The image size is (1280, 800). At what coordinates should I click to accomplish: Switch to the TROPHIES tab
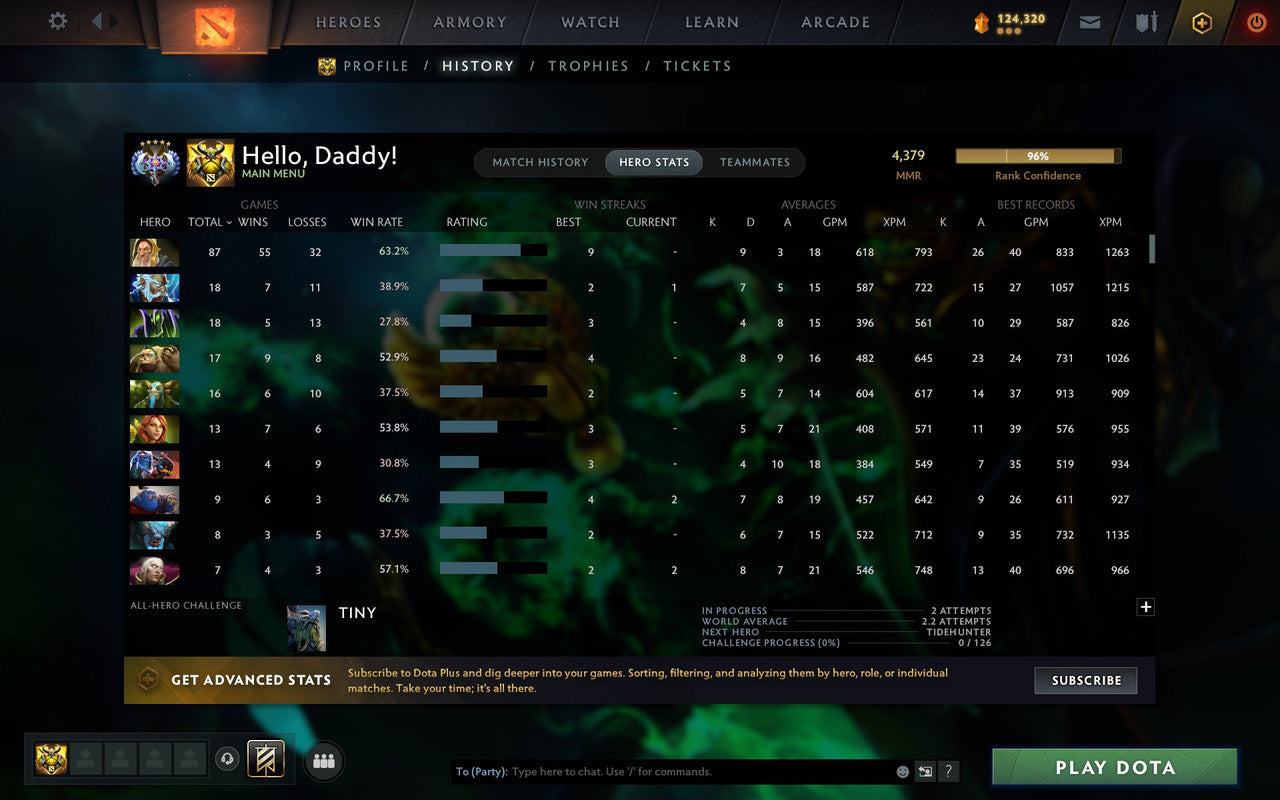(x=588, y=66)
